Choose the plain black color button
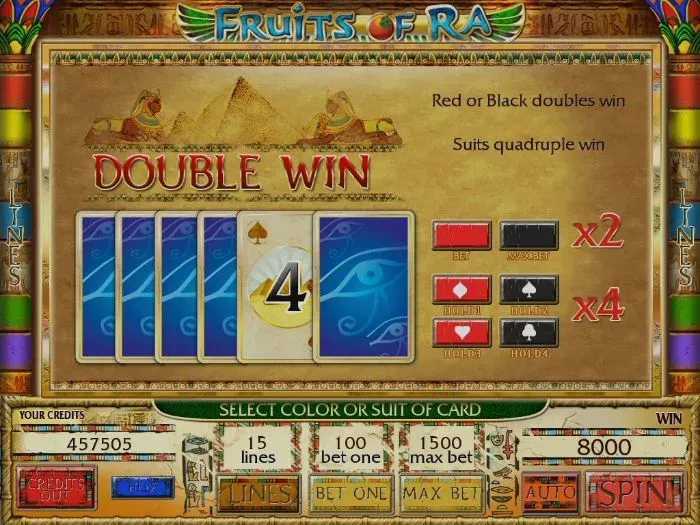 529,236
